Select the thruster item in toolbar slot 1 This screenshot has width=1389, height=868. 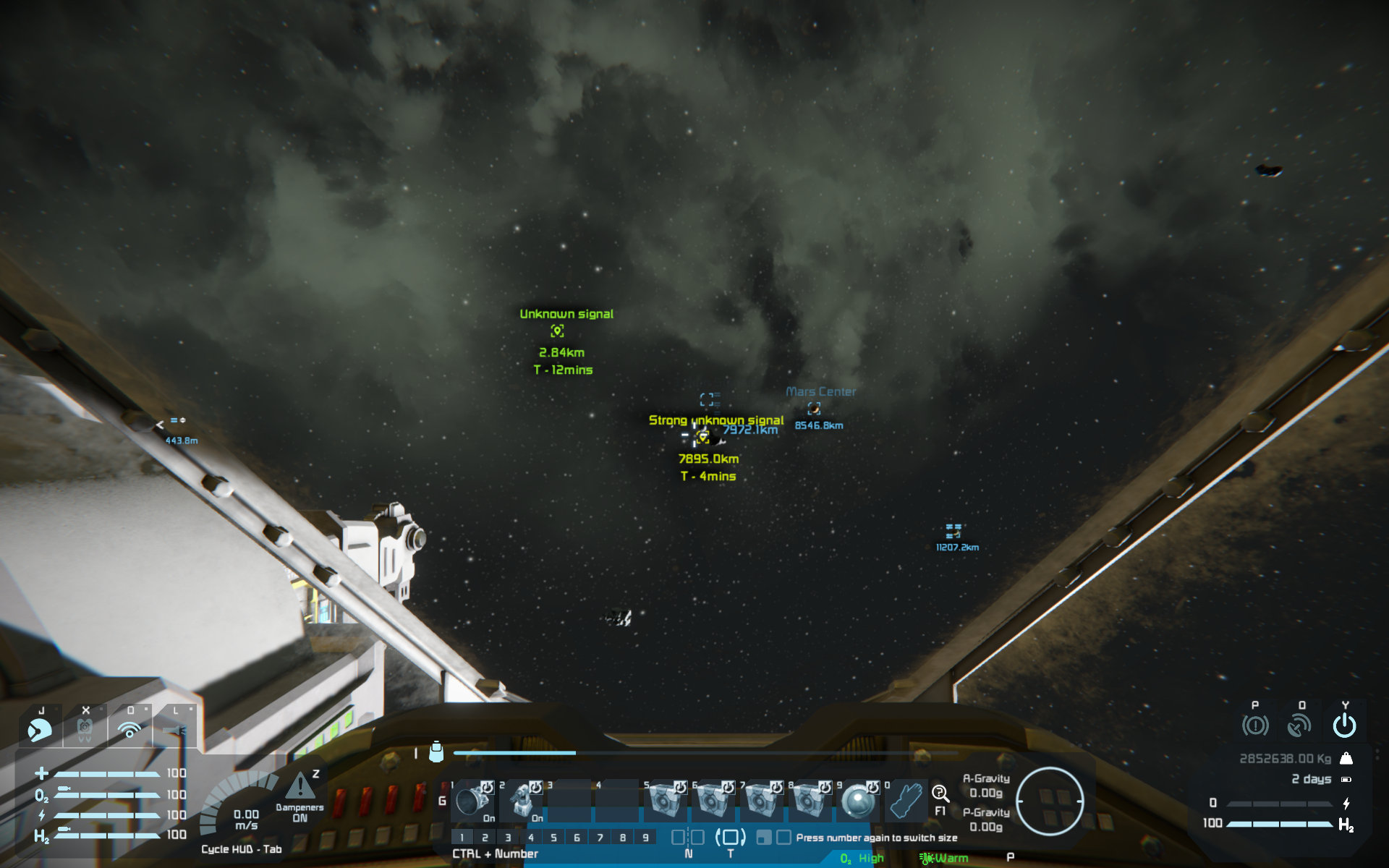(x=472, y=800)
